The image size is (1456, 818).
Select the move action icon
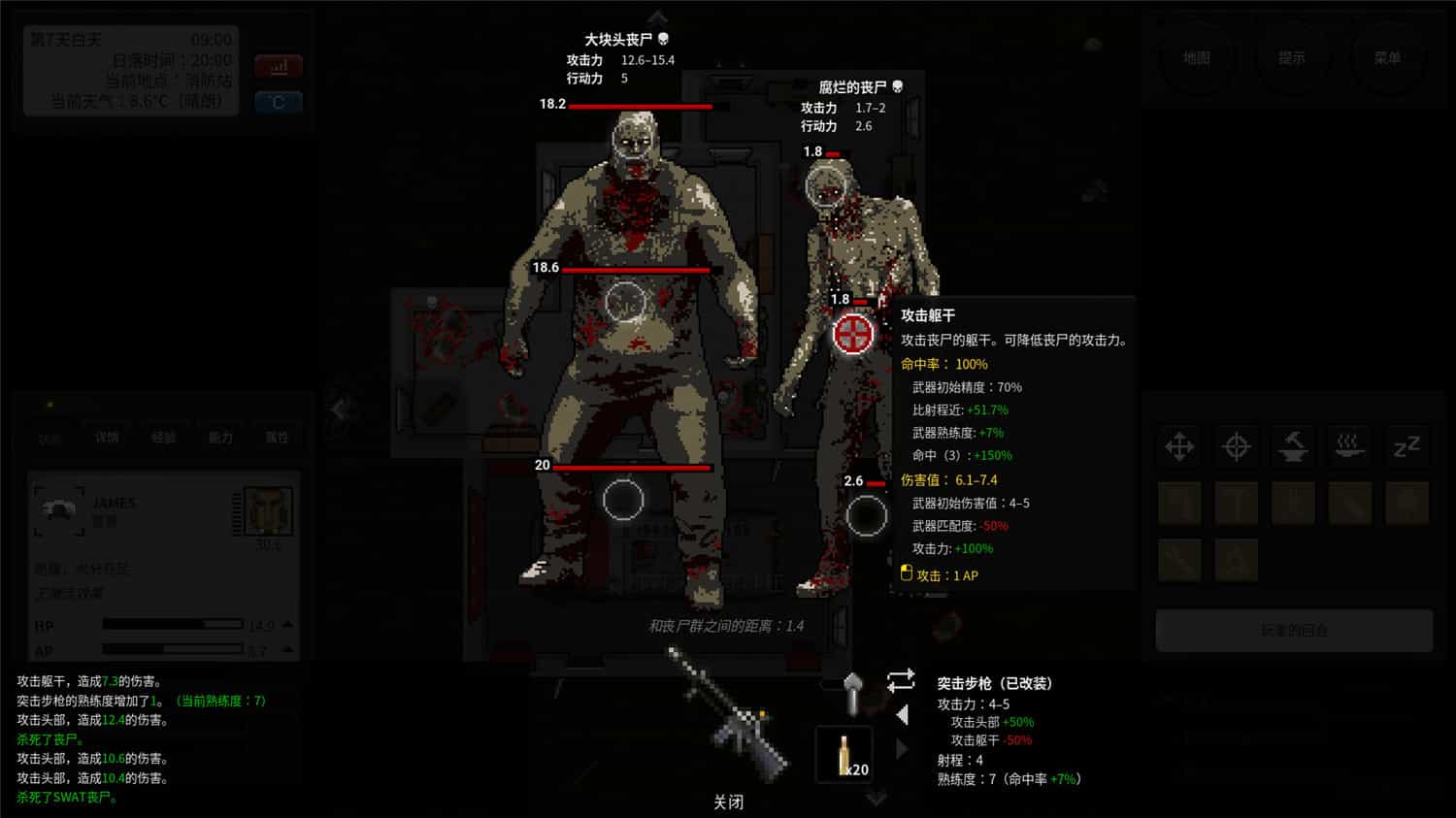[x=1178, y=446]
